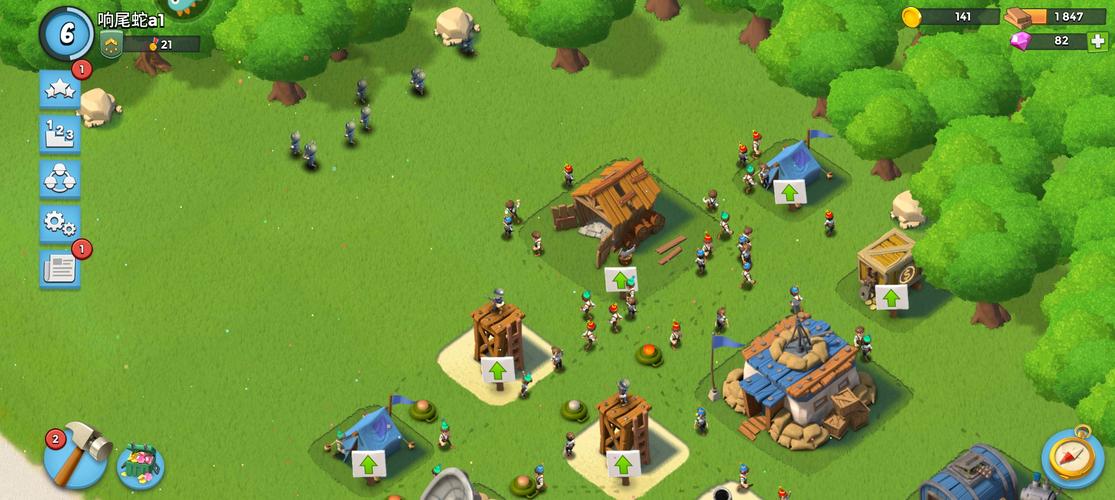1115x500 pixels.
Task: Tap the upgrade arrow on the damaged wooden shack
Action: tap(621, 280)
